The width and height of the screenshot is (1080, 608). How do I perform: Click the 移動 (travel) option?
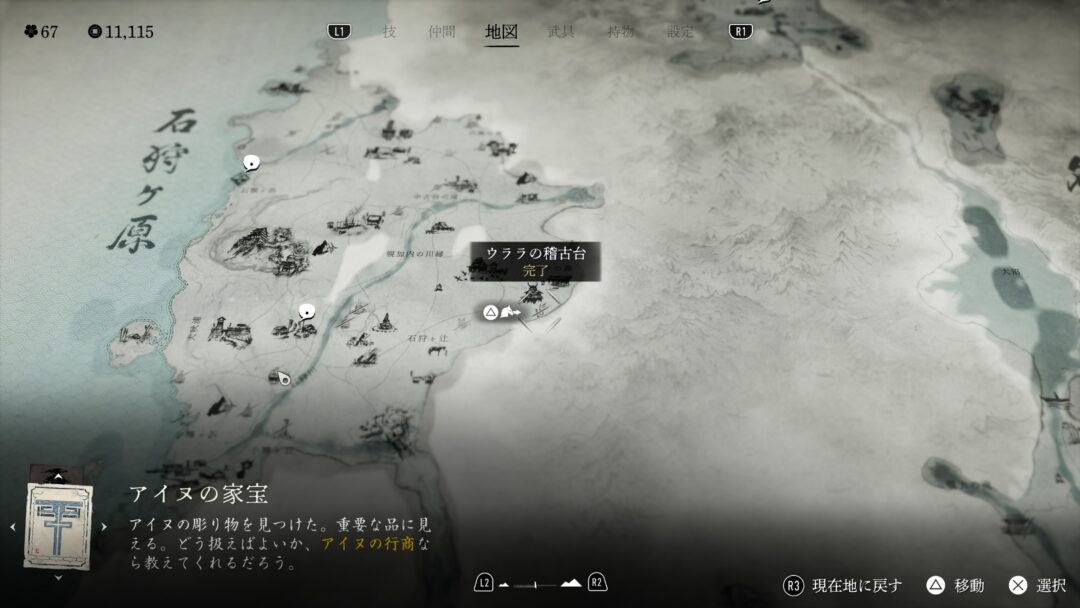957,585
